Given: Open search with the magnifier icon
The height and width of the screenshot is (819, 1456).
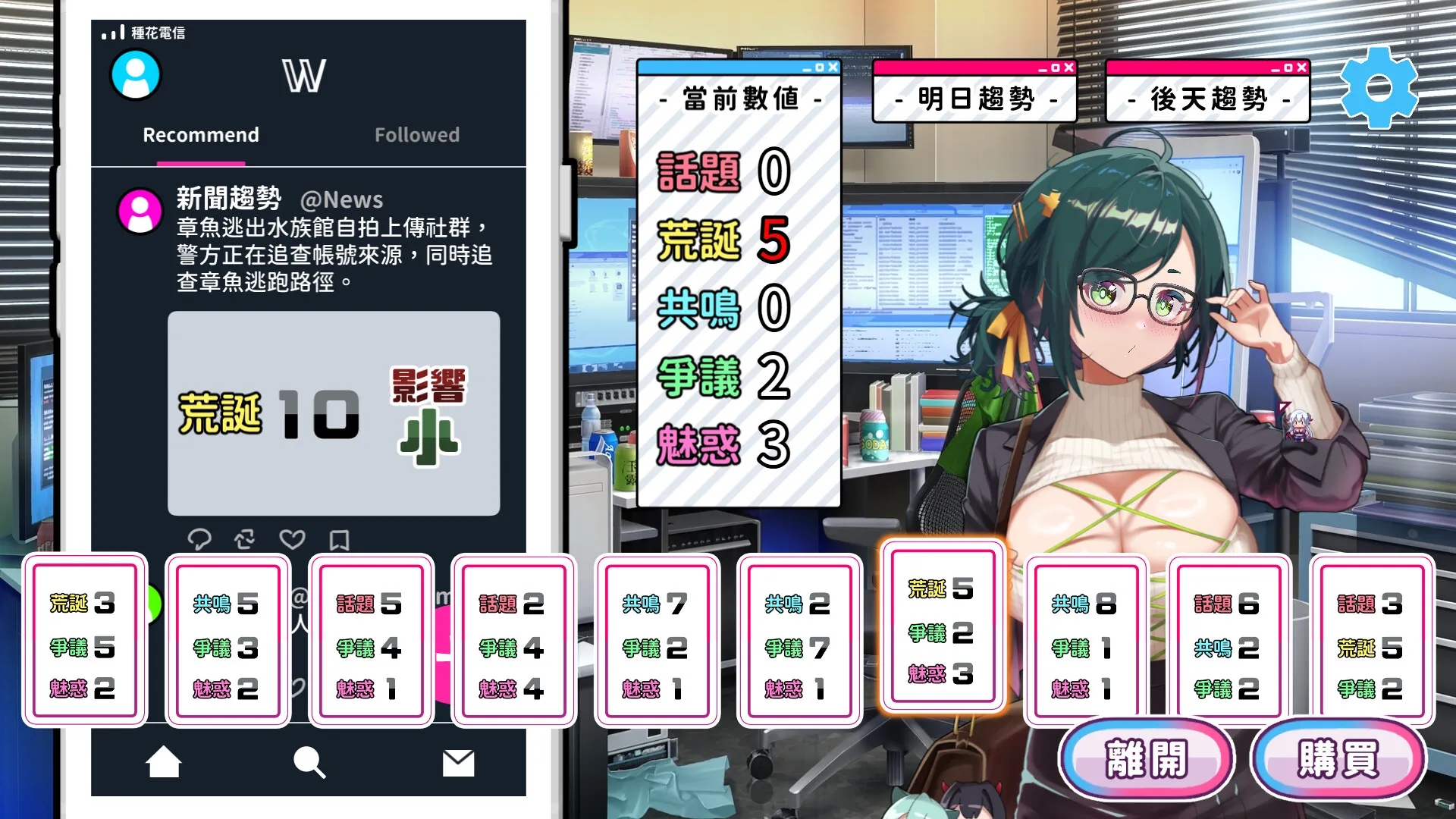Looking at the screenshot, I should (x=308, y=763).
